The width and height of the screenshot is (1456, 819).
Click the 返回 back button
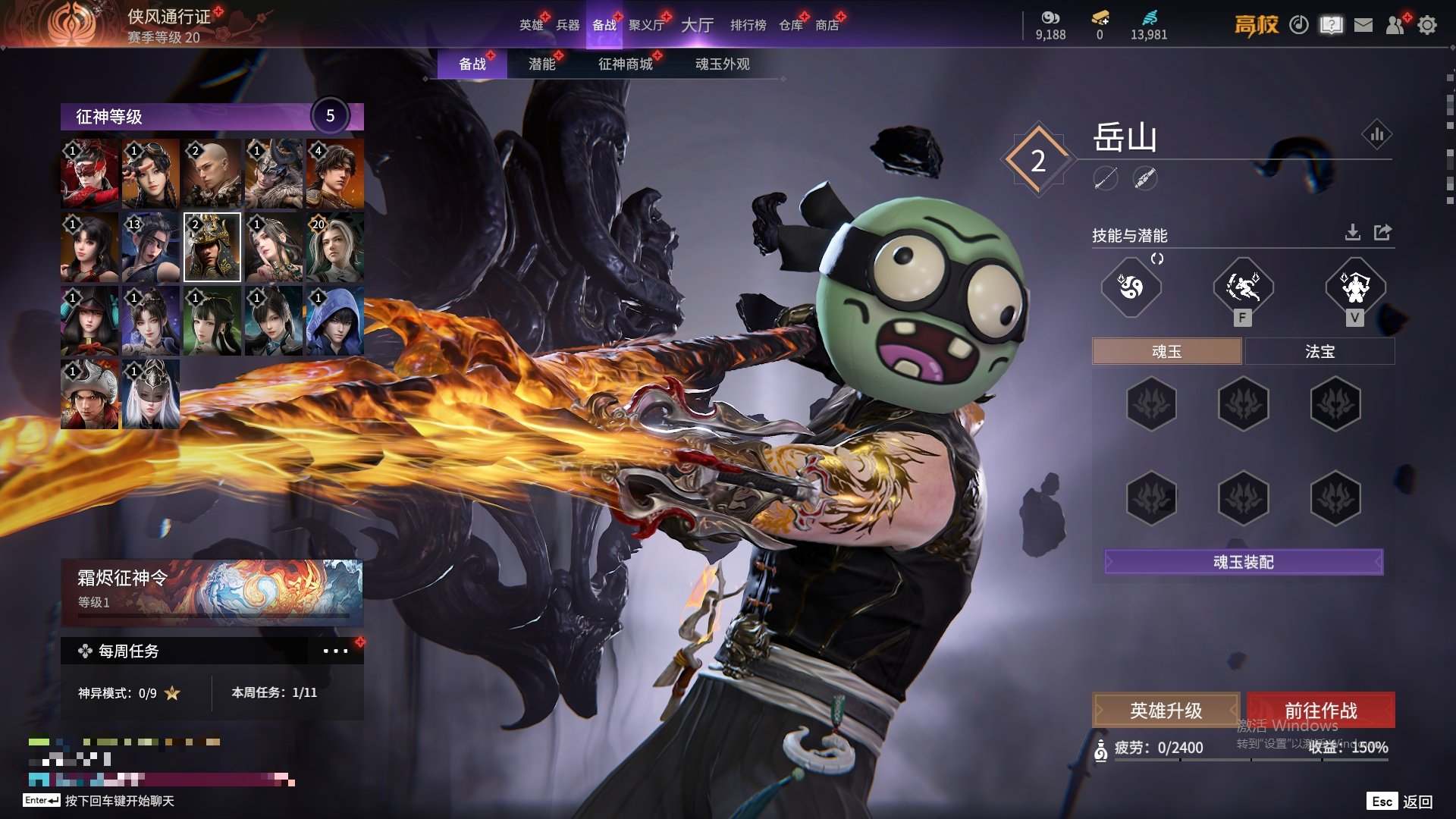pos(1417,802)
